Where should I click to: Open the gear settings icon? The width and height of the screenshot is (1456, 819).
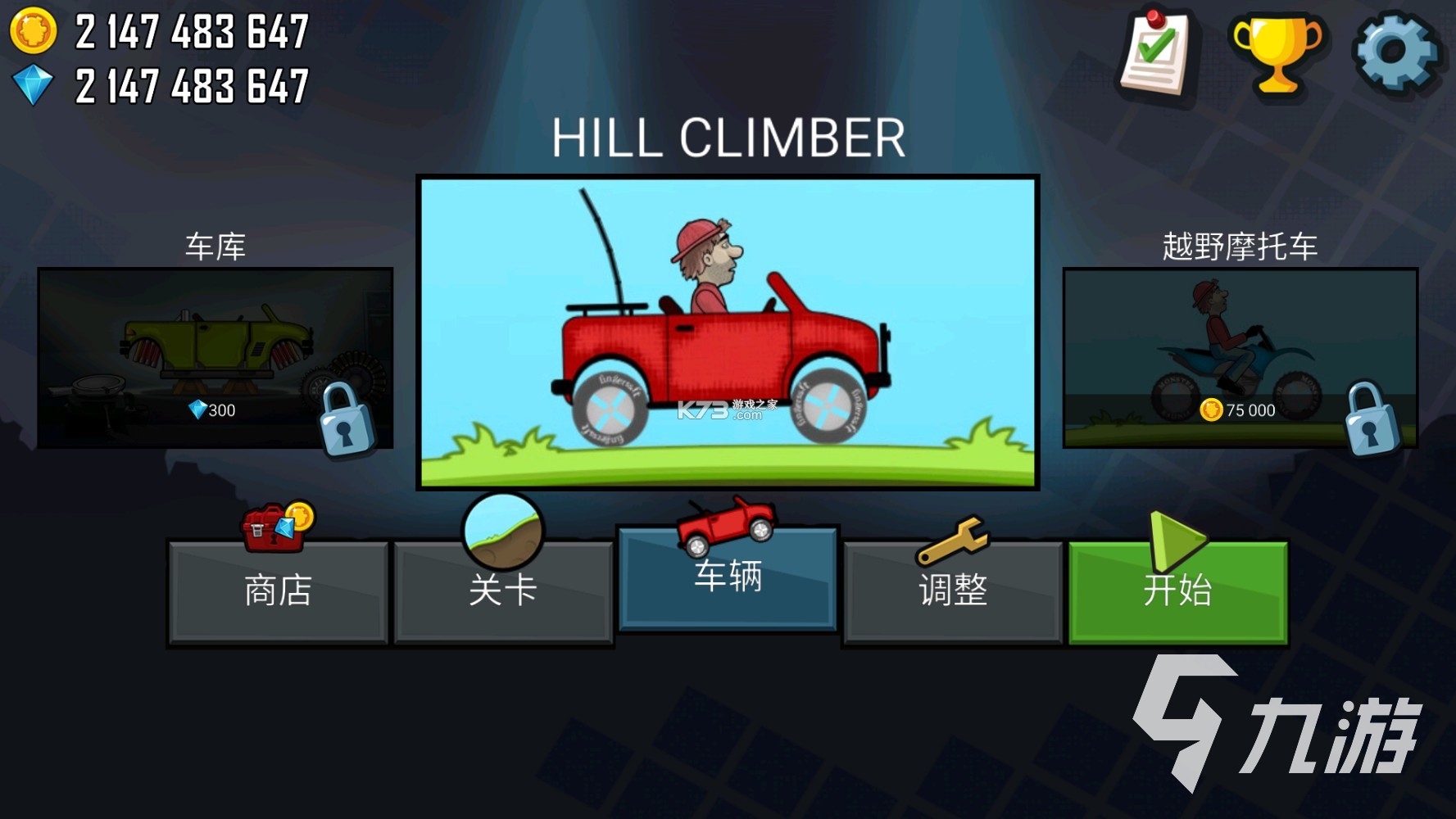tap(1396, 52)
